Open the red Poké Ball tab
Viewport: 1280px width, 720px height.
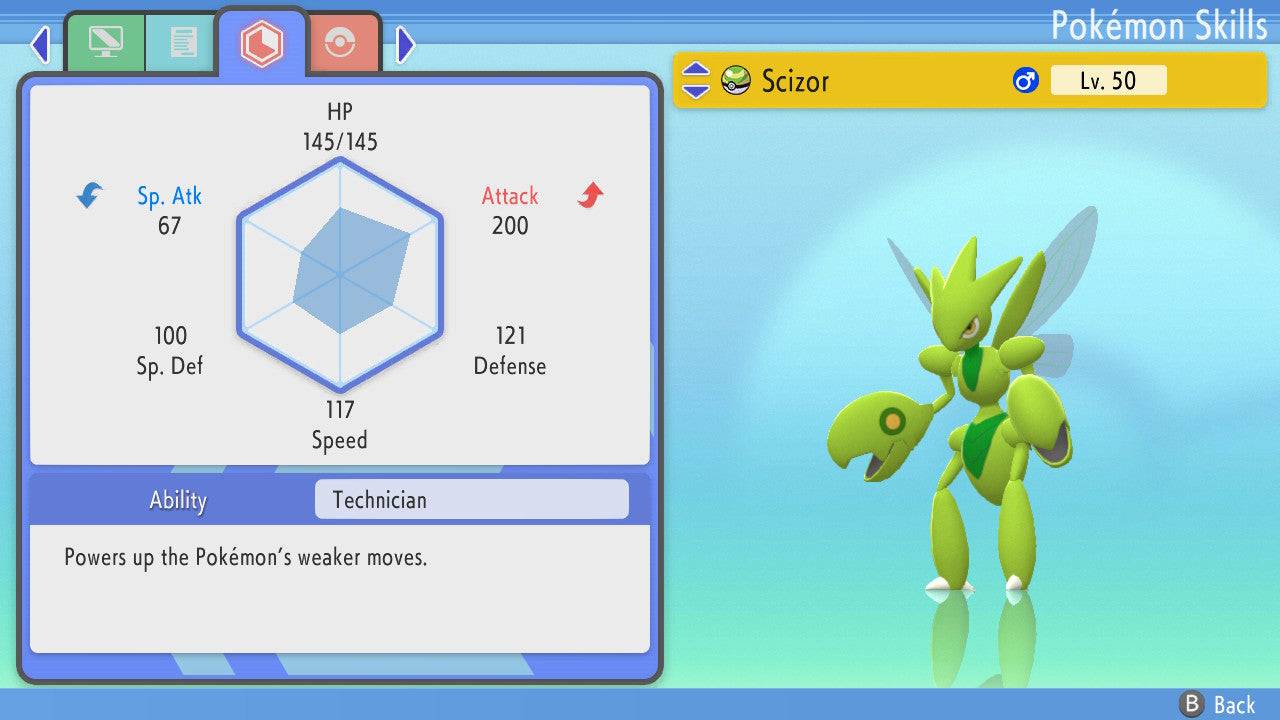point(341,44)
